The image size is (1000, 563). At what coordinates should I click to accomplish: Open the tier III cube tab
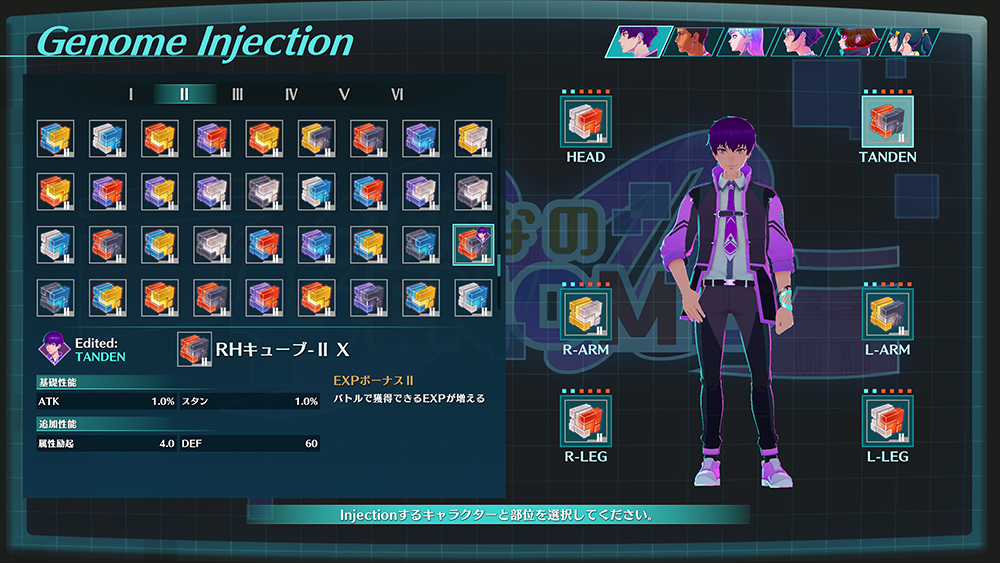[x=238, y=94]
